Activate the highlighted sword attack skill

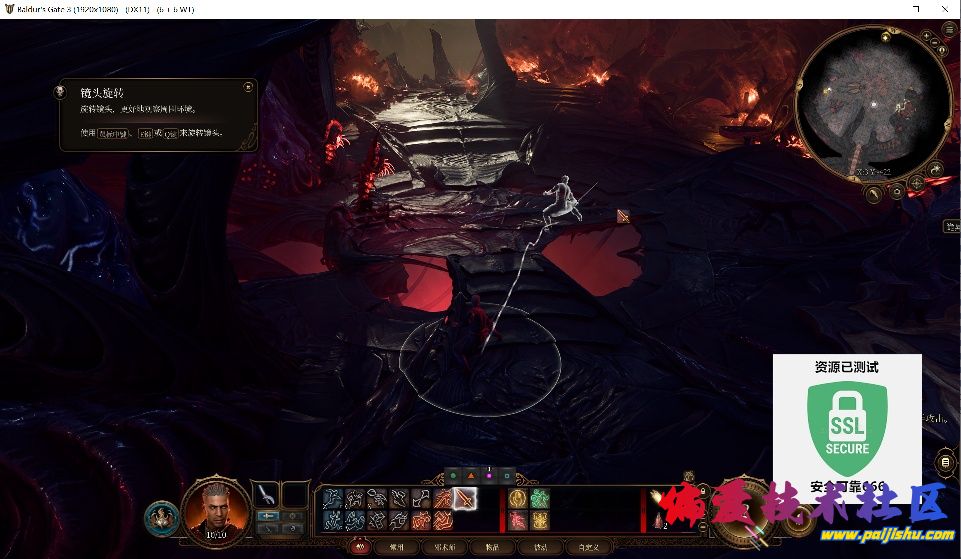pyautogui.click(x=464, y=497)
